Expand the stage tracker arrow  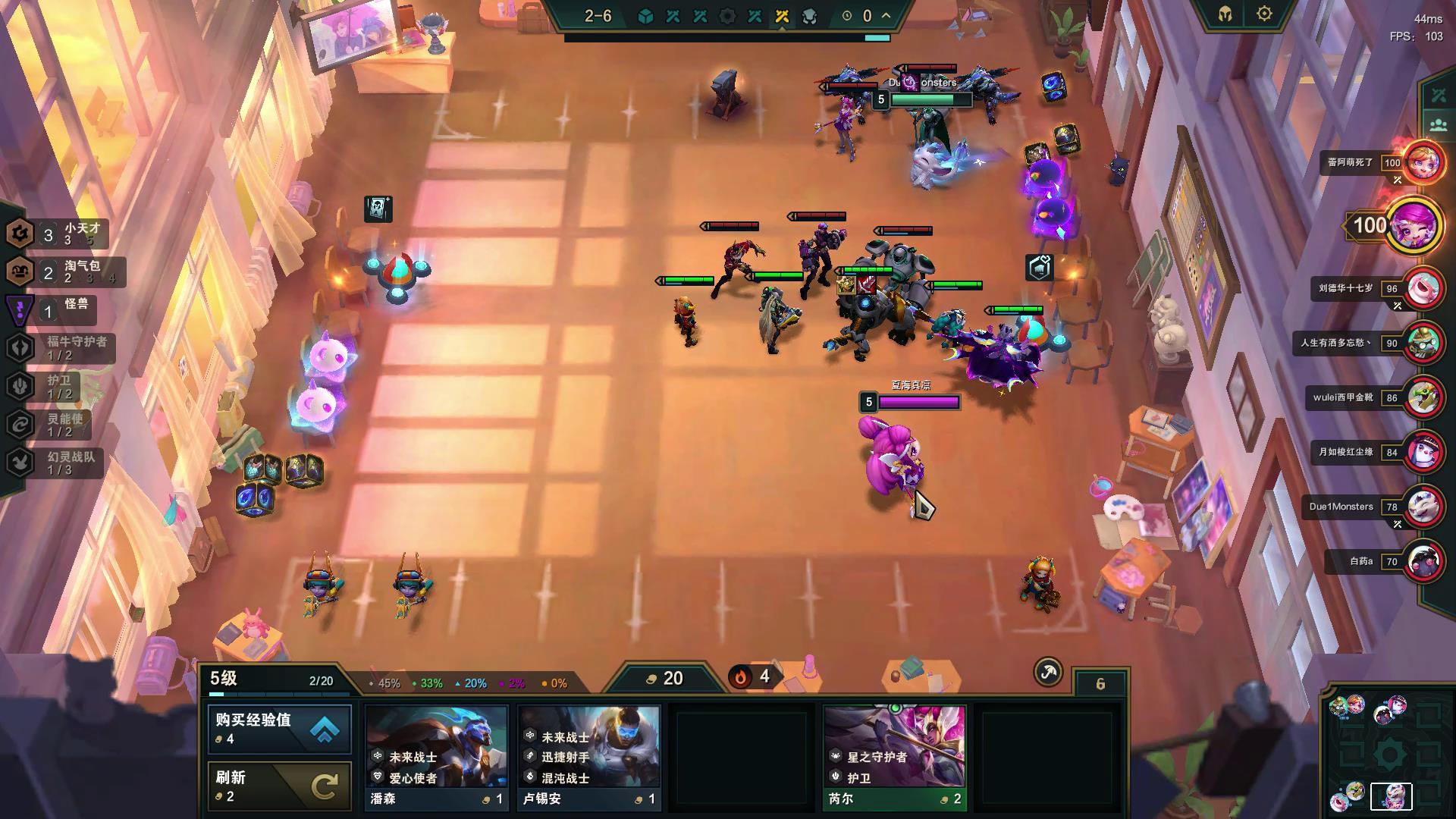(886, 15)
